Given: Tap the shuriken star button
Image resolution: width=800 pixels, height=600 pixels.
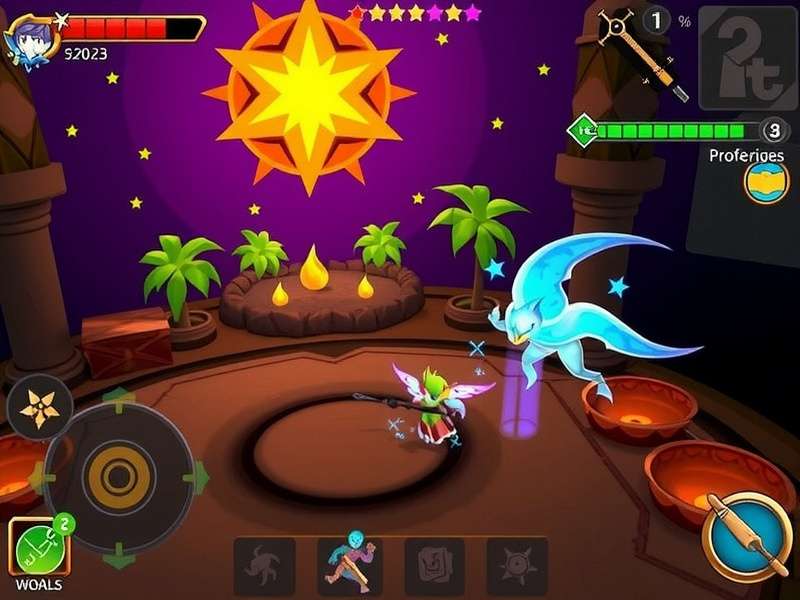Looking at the screenshot, I should pyautogui.click(x=40, y=408).
